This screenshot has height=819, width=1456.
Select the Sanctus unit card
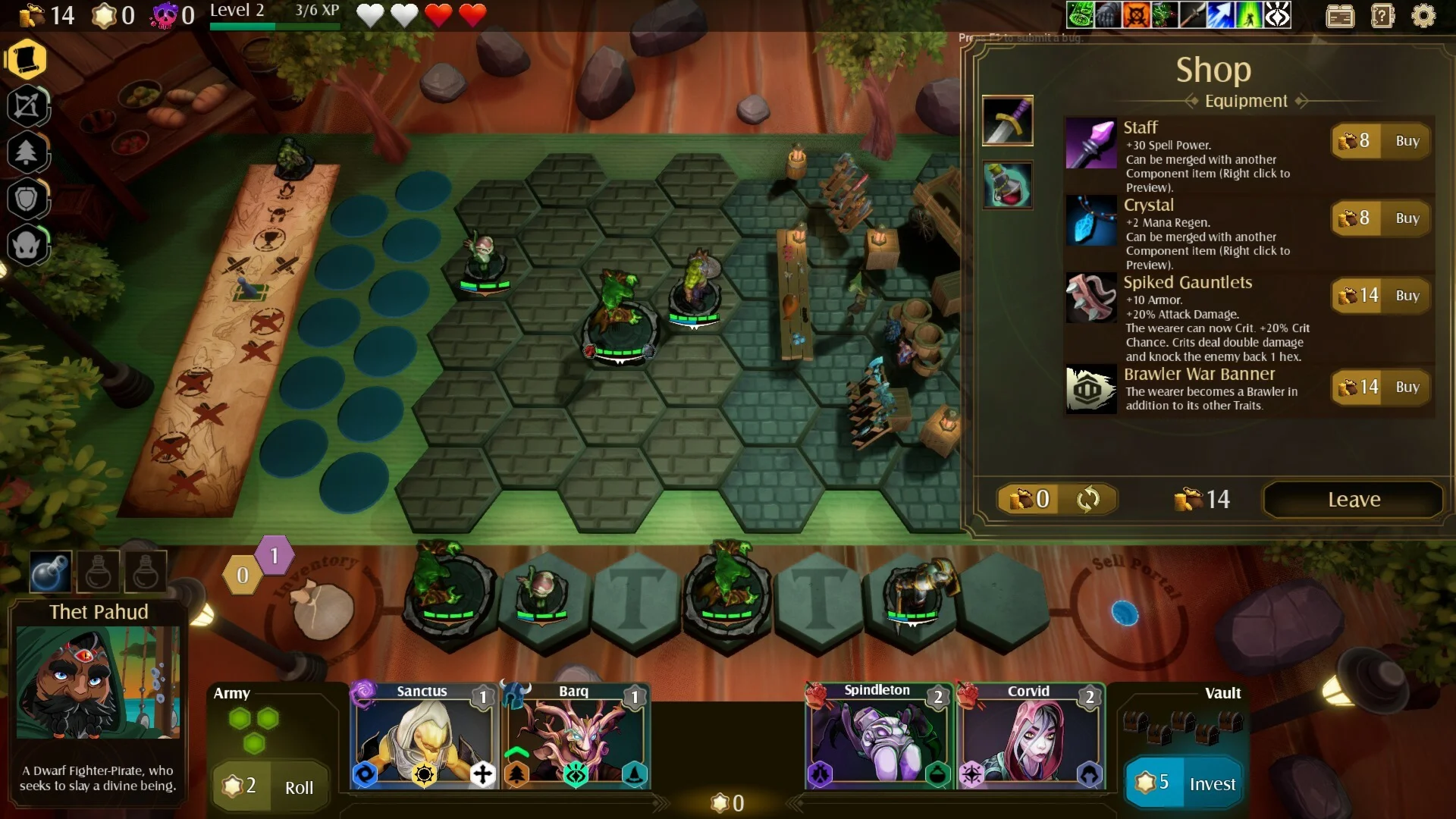[422, 736]
